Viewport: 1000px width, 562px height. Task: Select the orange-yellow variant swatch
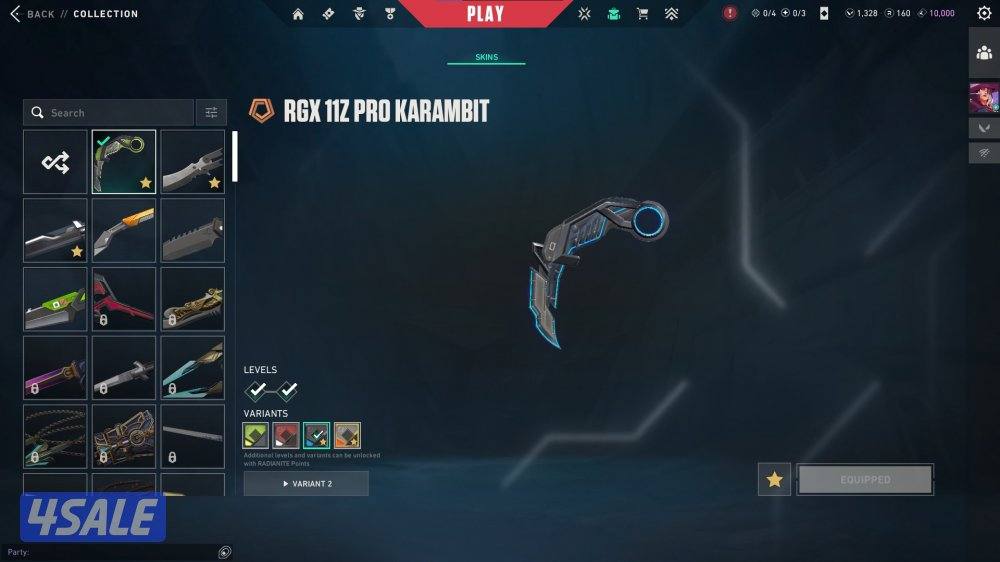347,435
